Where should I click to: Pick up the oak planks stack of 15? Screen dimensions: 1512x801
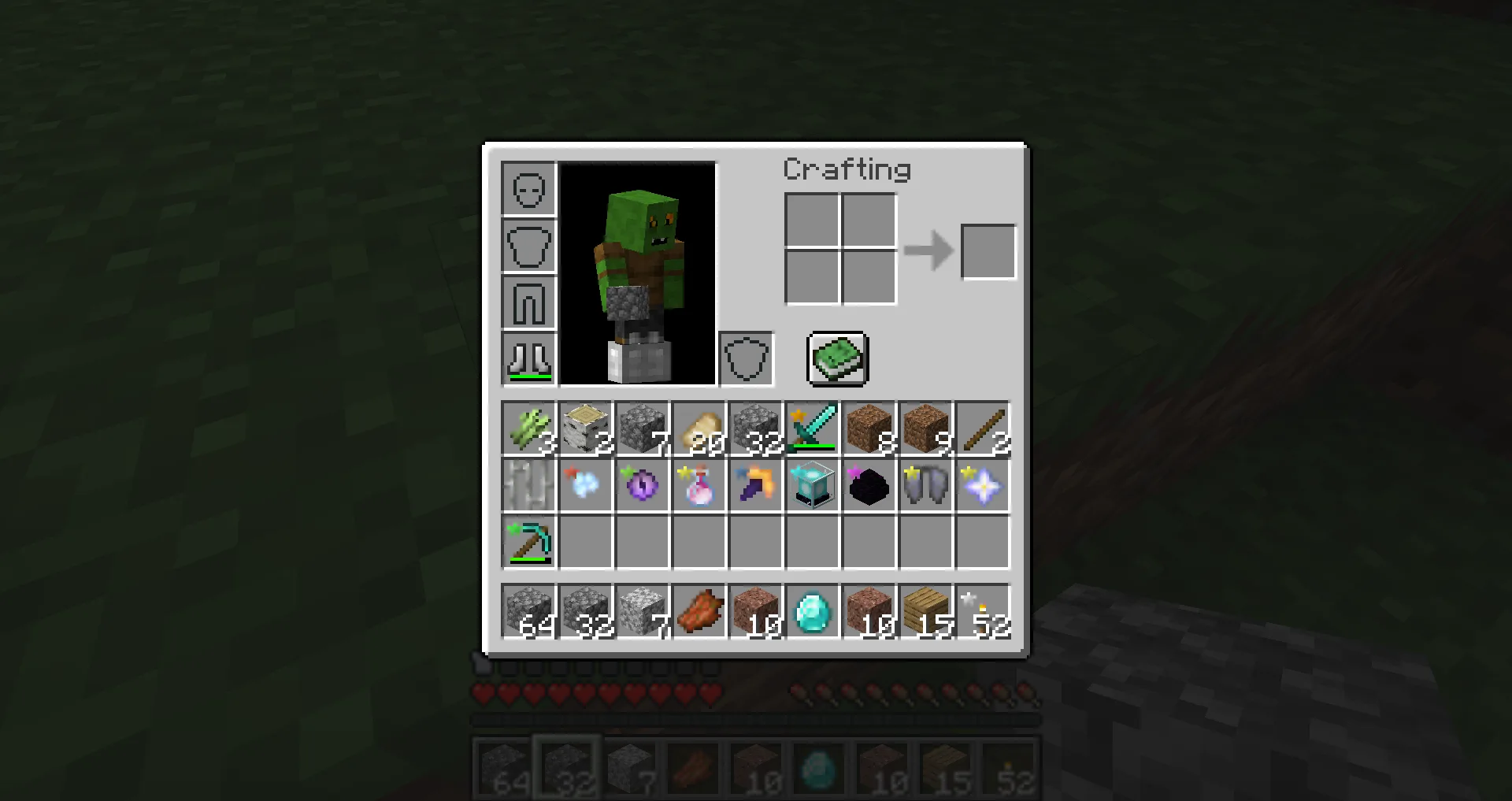click(x=925, y=610)
